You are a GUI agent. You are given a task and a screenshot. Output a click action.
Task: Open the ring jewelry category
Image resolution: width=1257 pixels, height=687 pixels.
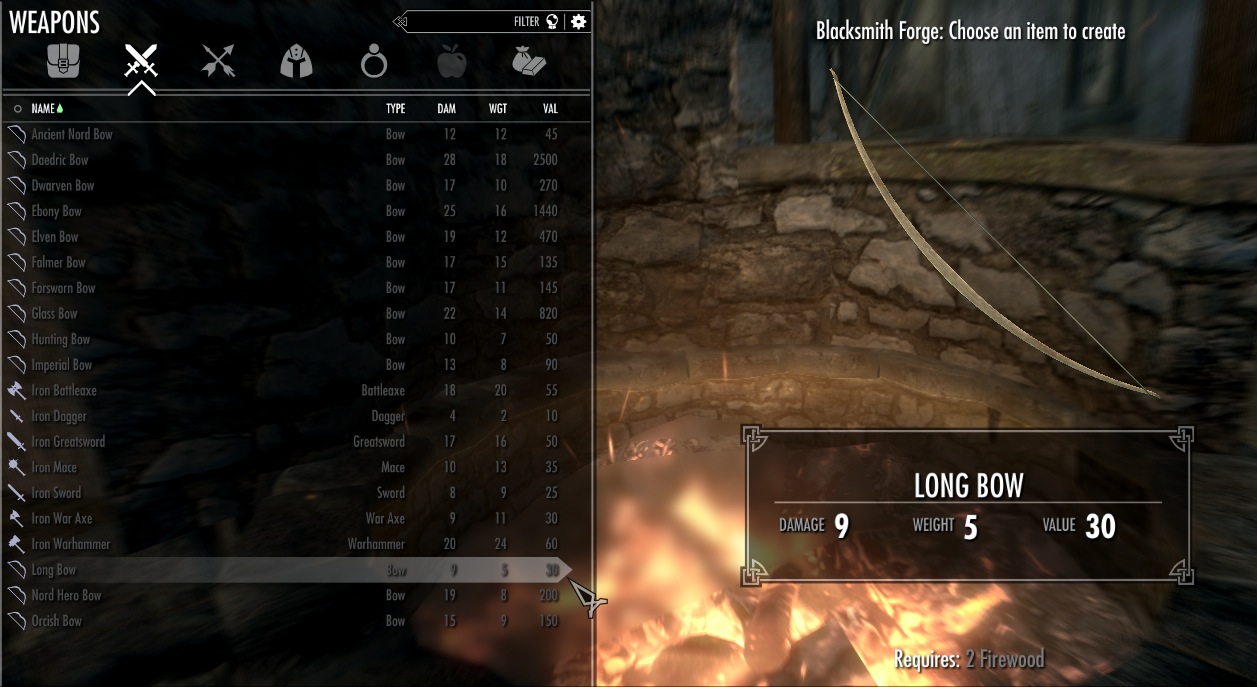tap(374, 64)
